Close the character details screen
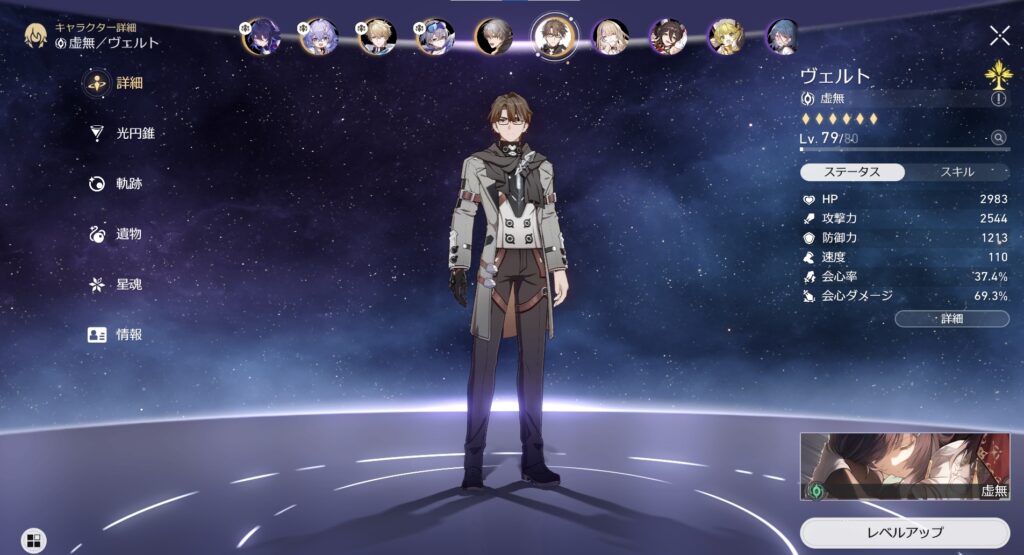The height and width of the screenshot is (555, 1024). pos(999,36)
